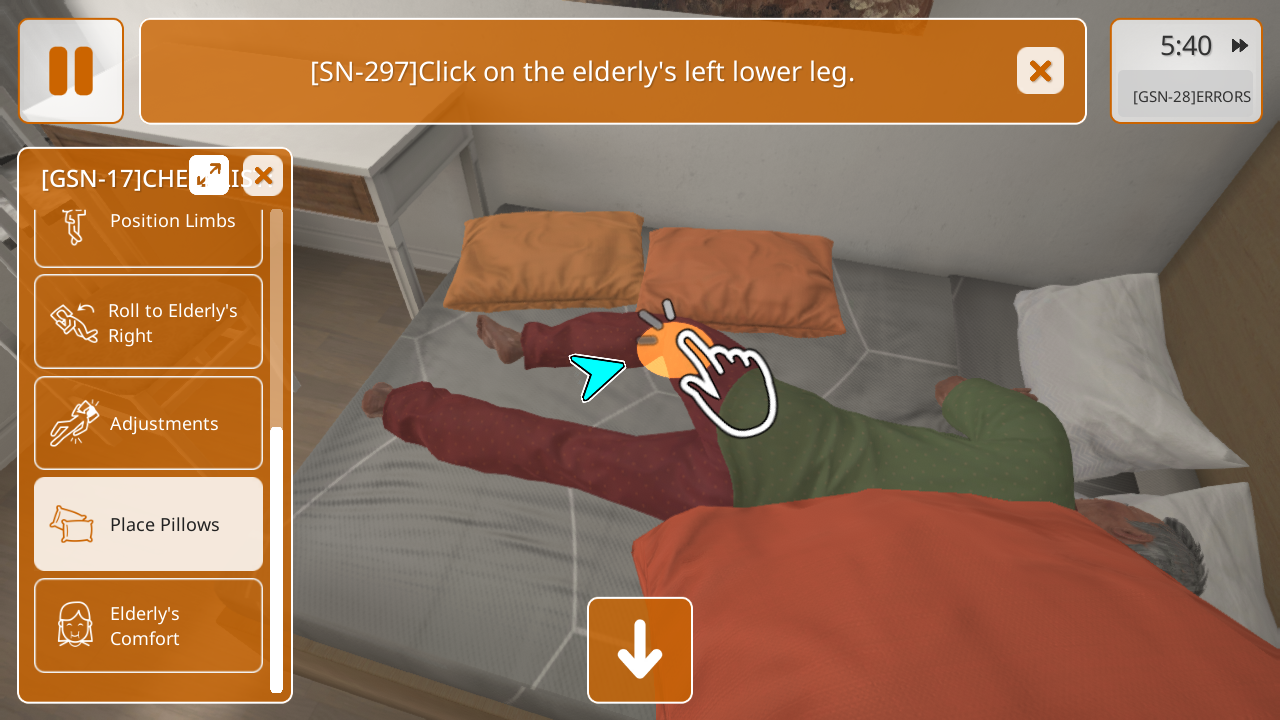Choose the Roll to Elderly's Right step

[x=148, y=322]
